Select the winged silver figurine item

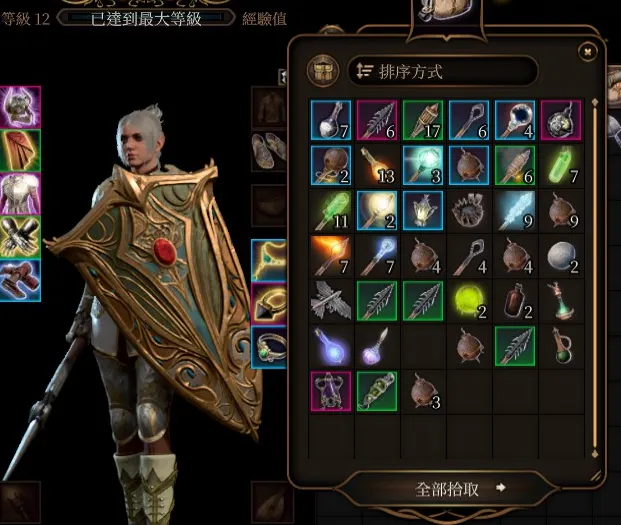328,300
